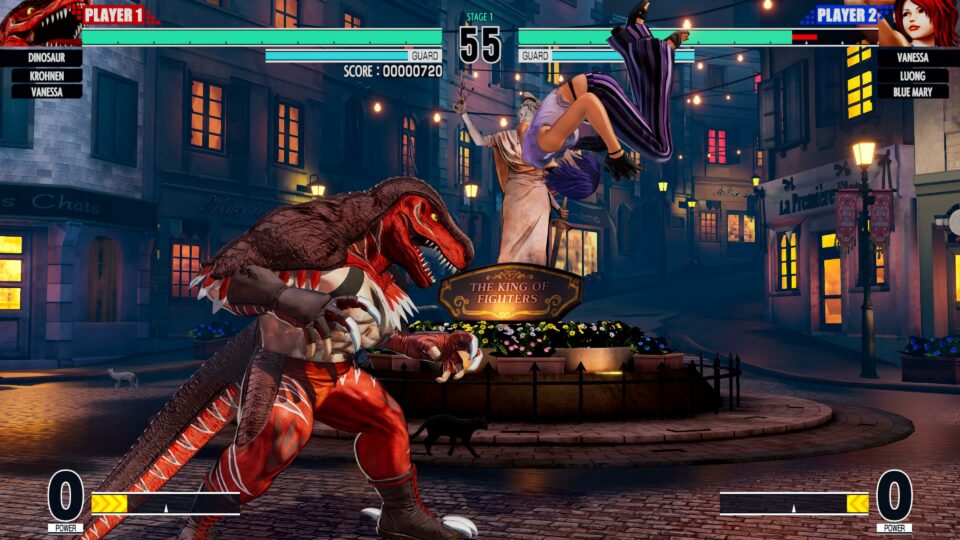Click Player 2's red-haired Vanessa portrait
Screen dimensions: 960x540
919,24
